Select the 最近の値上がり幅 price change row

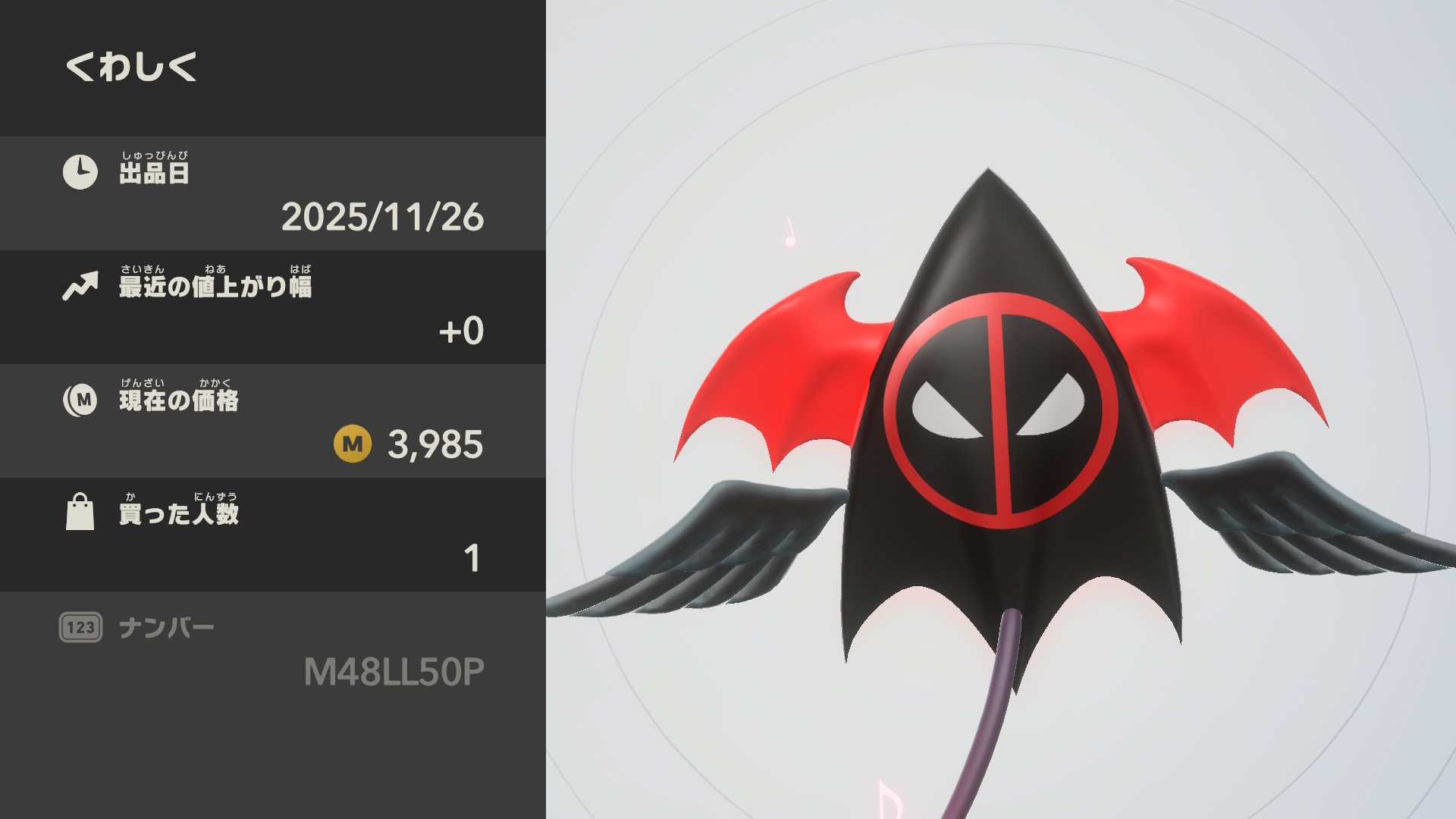click(273, 307)
